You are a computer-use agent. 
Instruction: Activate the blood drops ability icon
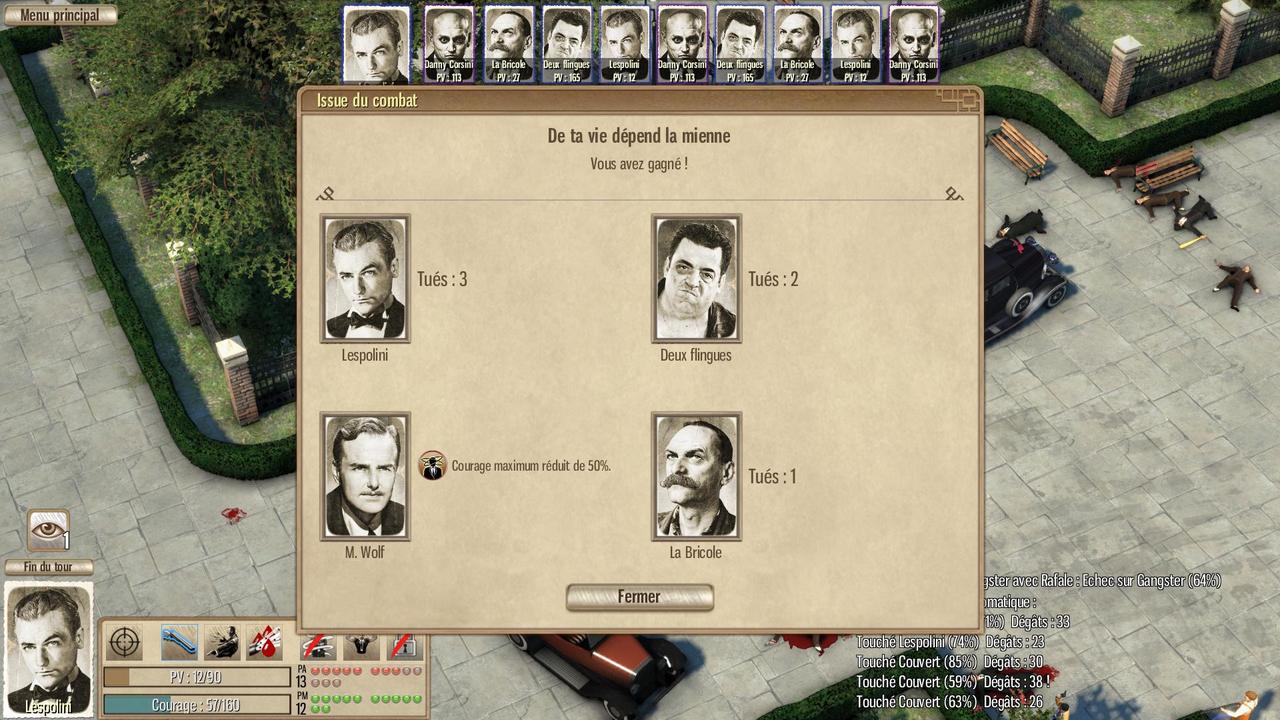(x=264, y=641)
